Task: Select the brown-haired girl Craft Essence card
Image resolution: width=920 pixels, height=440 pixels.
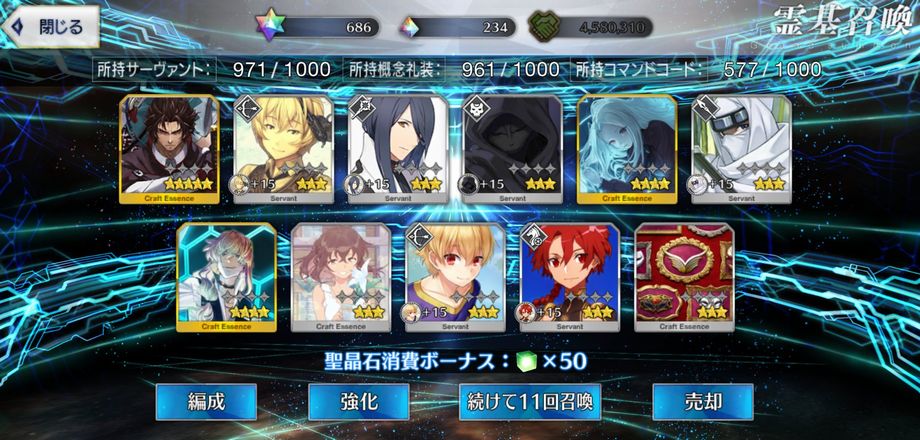Action: tap(339, 277)
